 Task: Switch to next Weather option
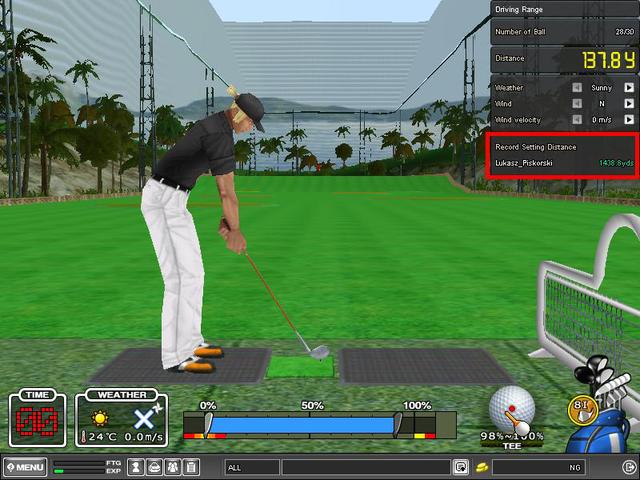click(629, 88)
